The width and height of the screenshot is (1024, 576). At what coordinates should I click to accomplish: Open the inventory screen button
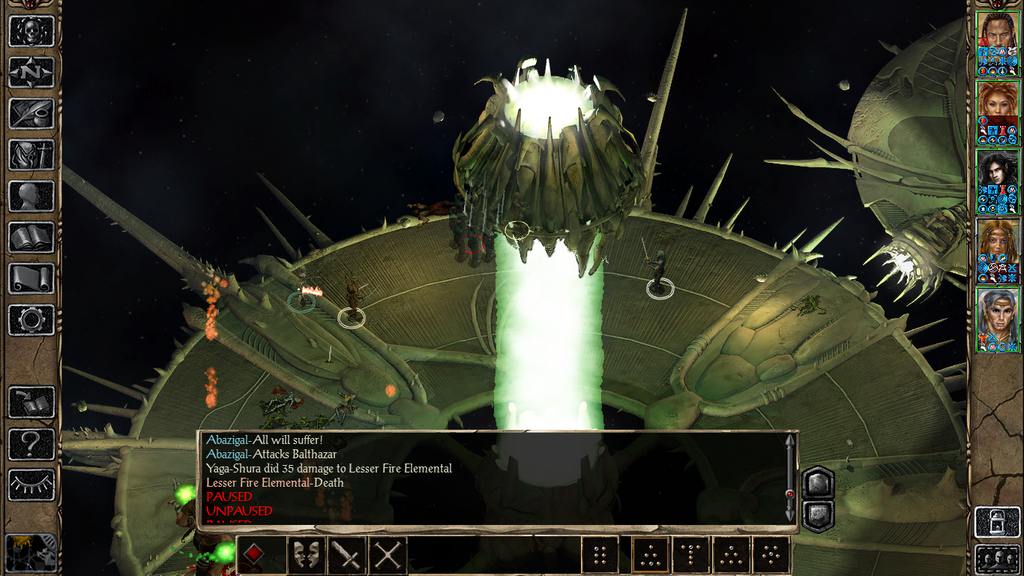pos(31,155)
